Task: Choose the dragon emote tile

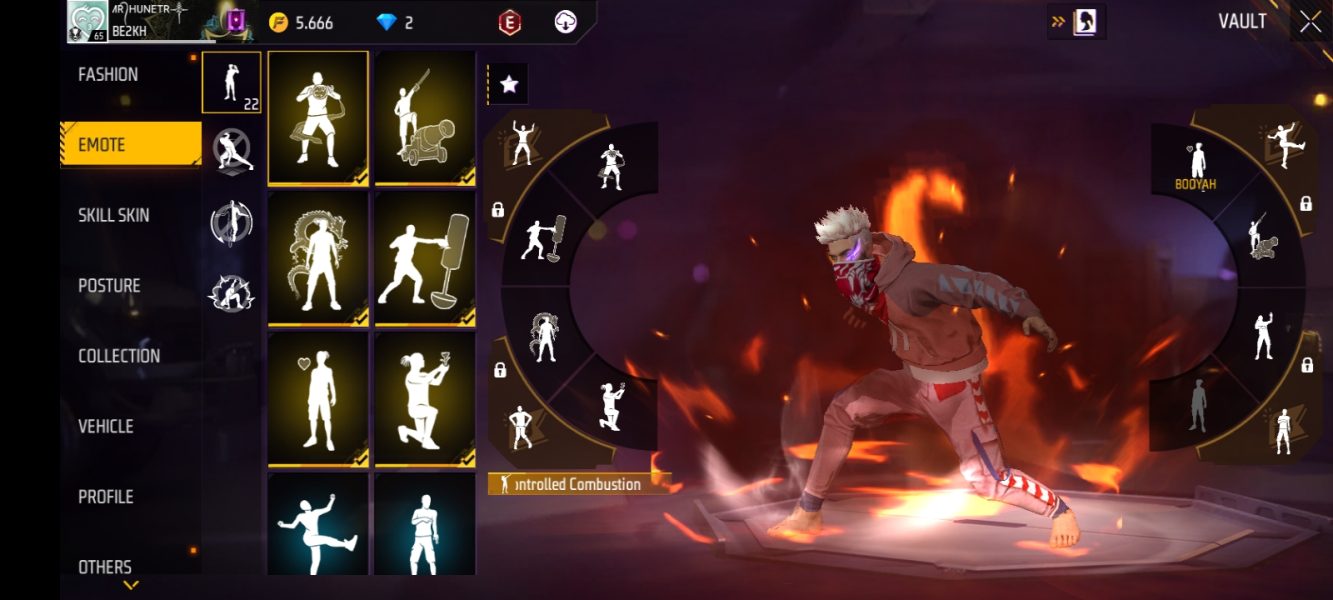Action: click(318, 258)
